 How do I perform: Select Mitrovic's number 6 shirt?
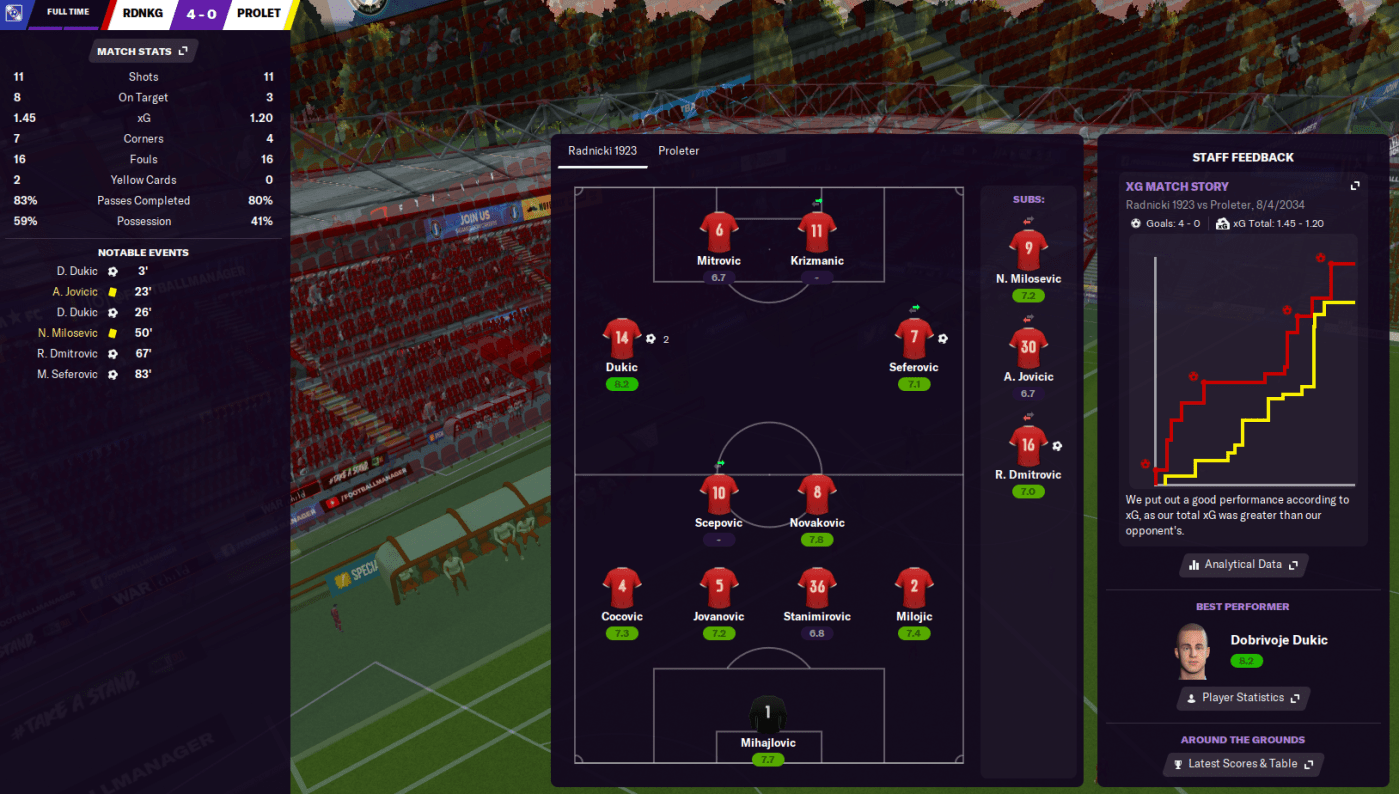(718, 232)
